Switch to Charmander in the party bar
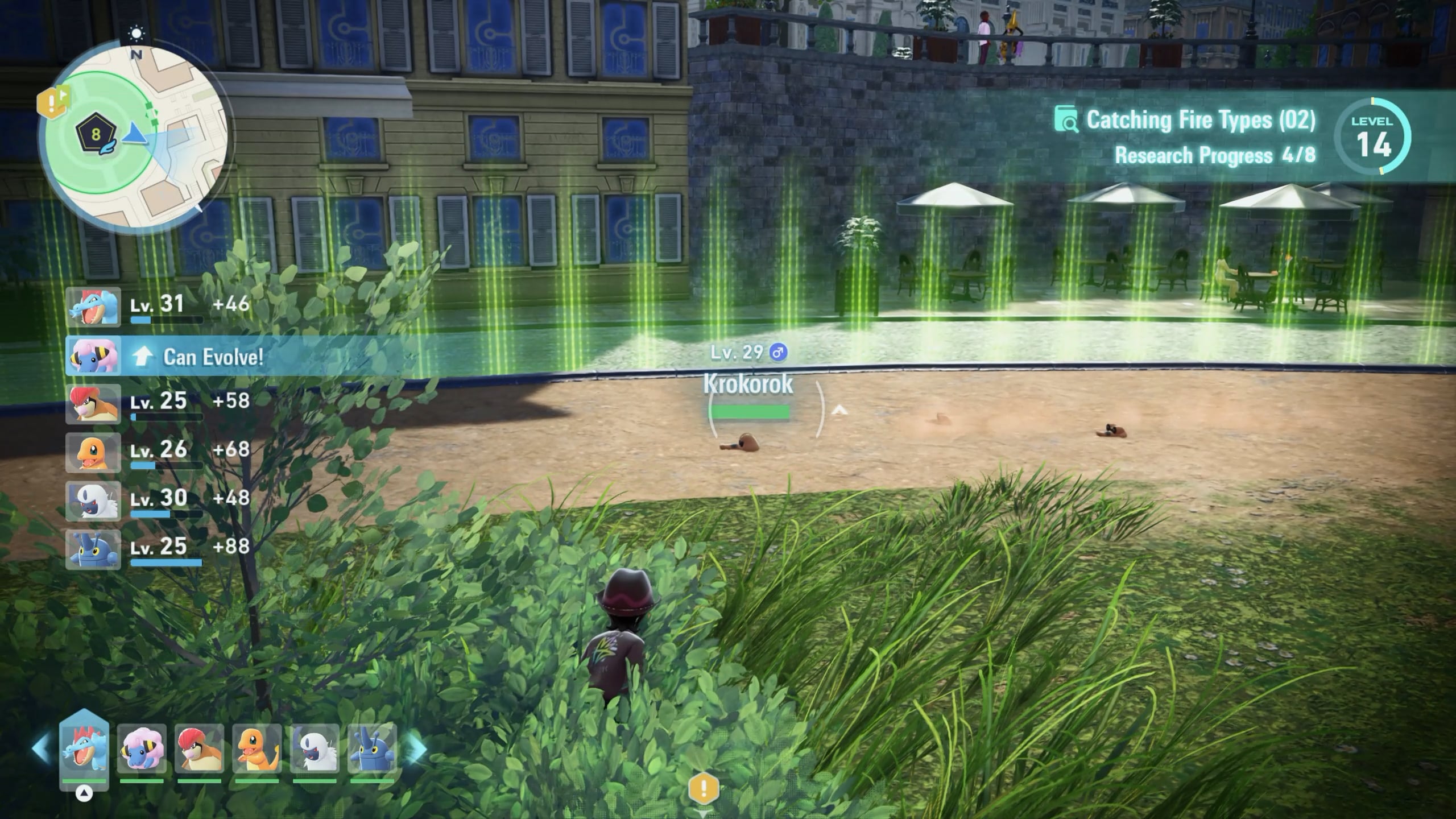 (257, 749)
